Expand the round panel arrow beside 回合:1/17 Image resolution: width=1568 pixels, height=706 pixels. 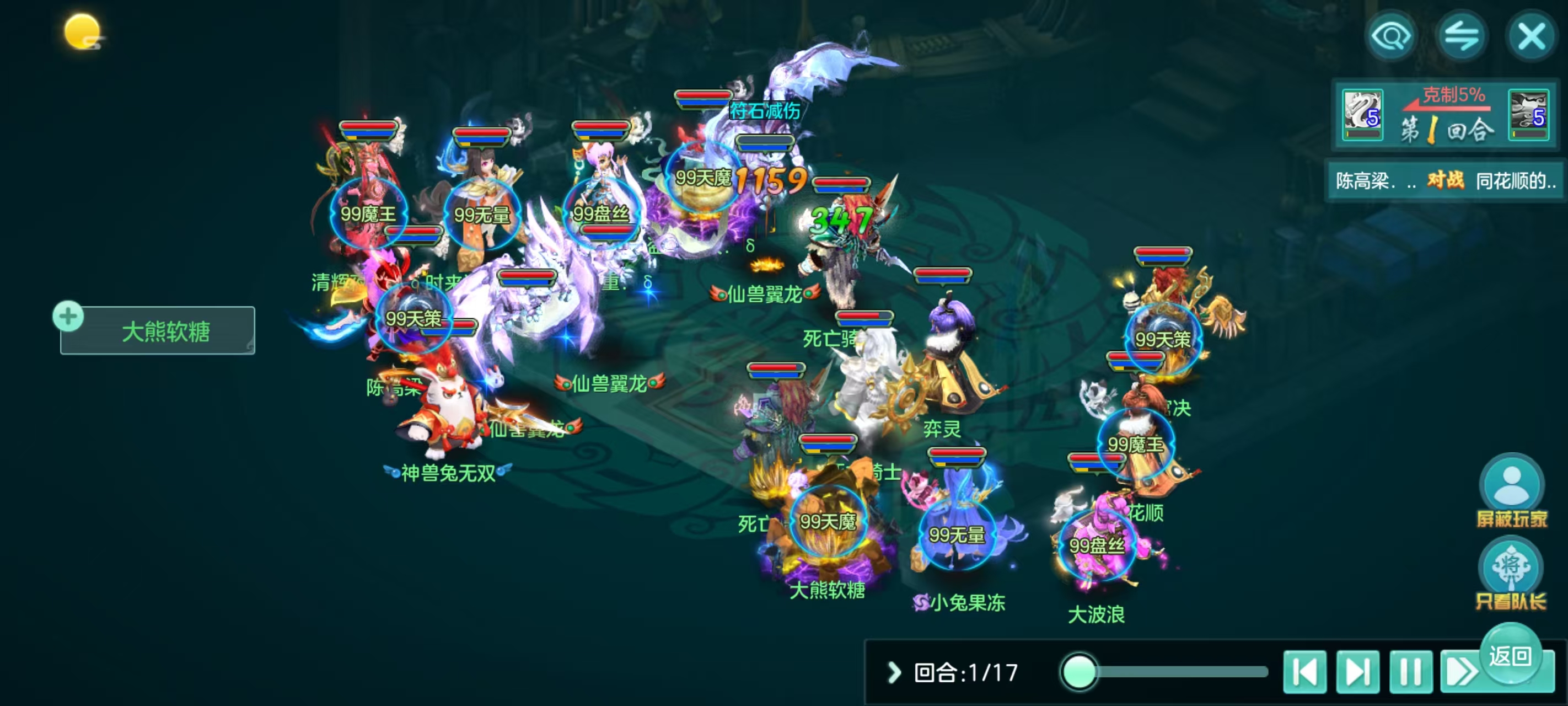(894, 672)
